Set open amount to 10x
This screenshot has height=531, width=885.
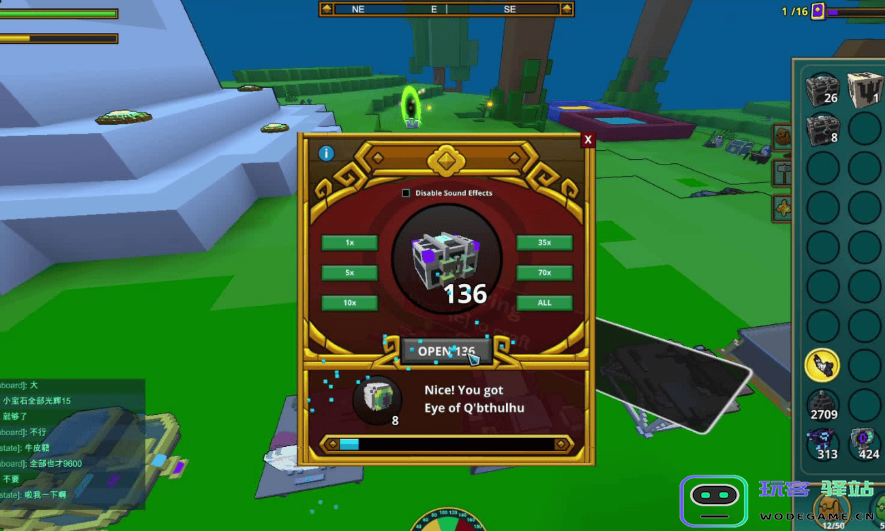(349, 303)
